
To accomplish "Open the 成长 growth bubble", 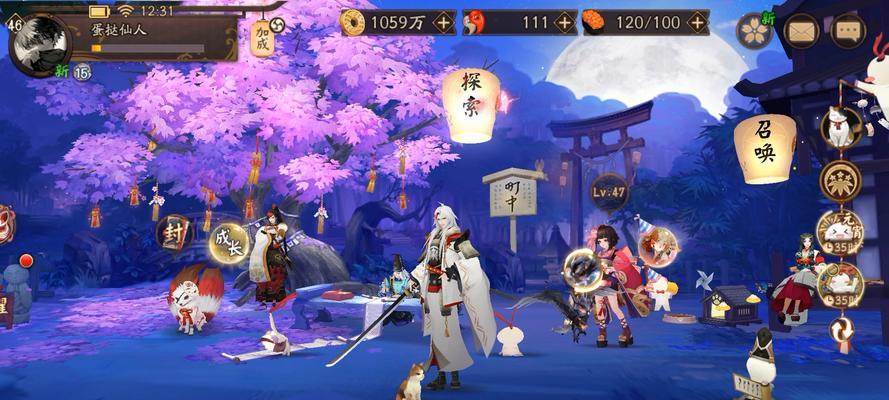I will [x=227, y=243].
